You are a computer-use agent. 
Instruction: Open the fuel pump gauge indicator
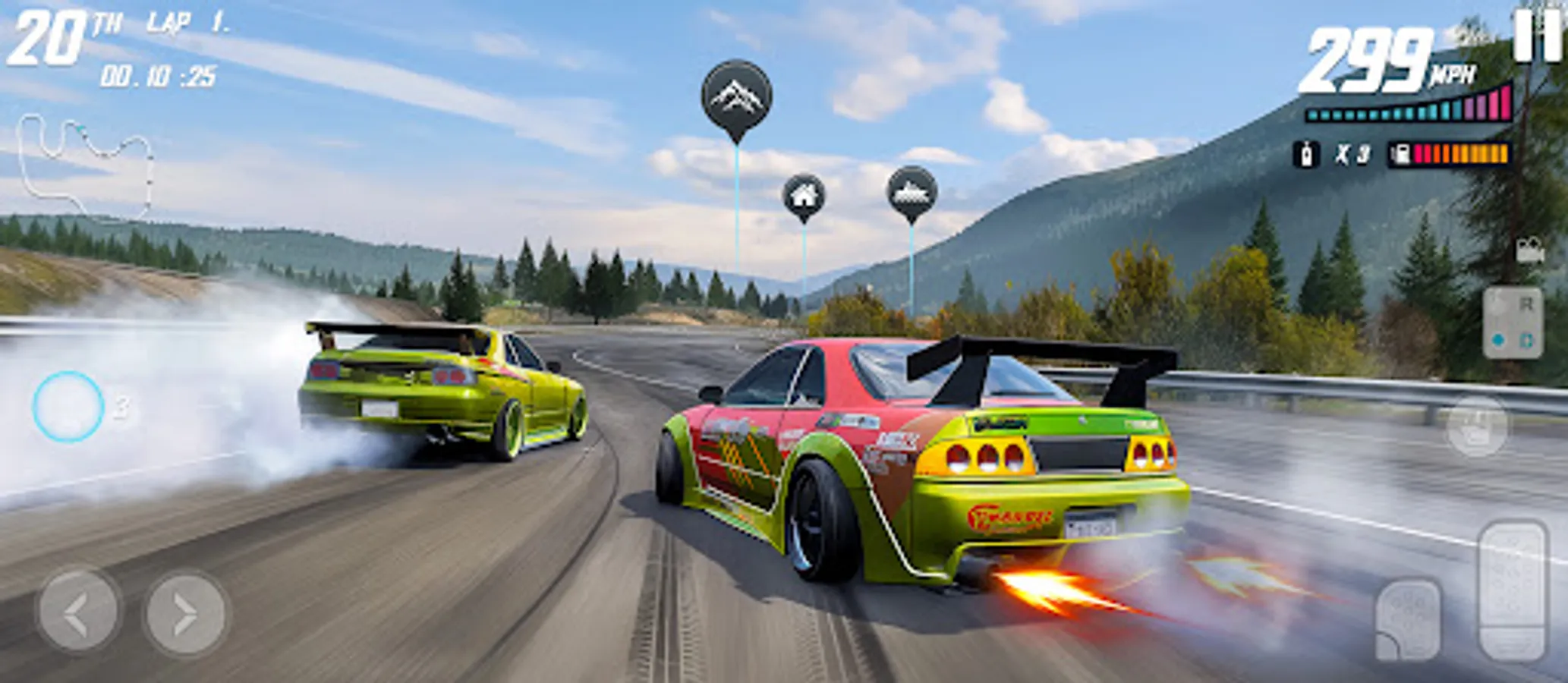click(x=1403, y=152)
